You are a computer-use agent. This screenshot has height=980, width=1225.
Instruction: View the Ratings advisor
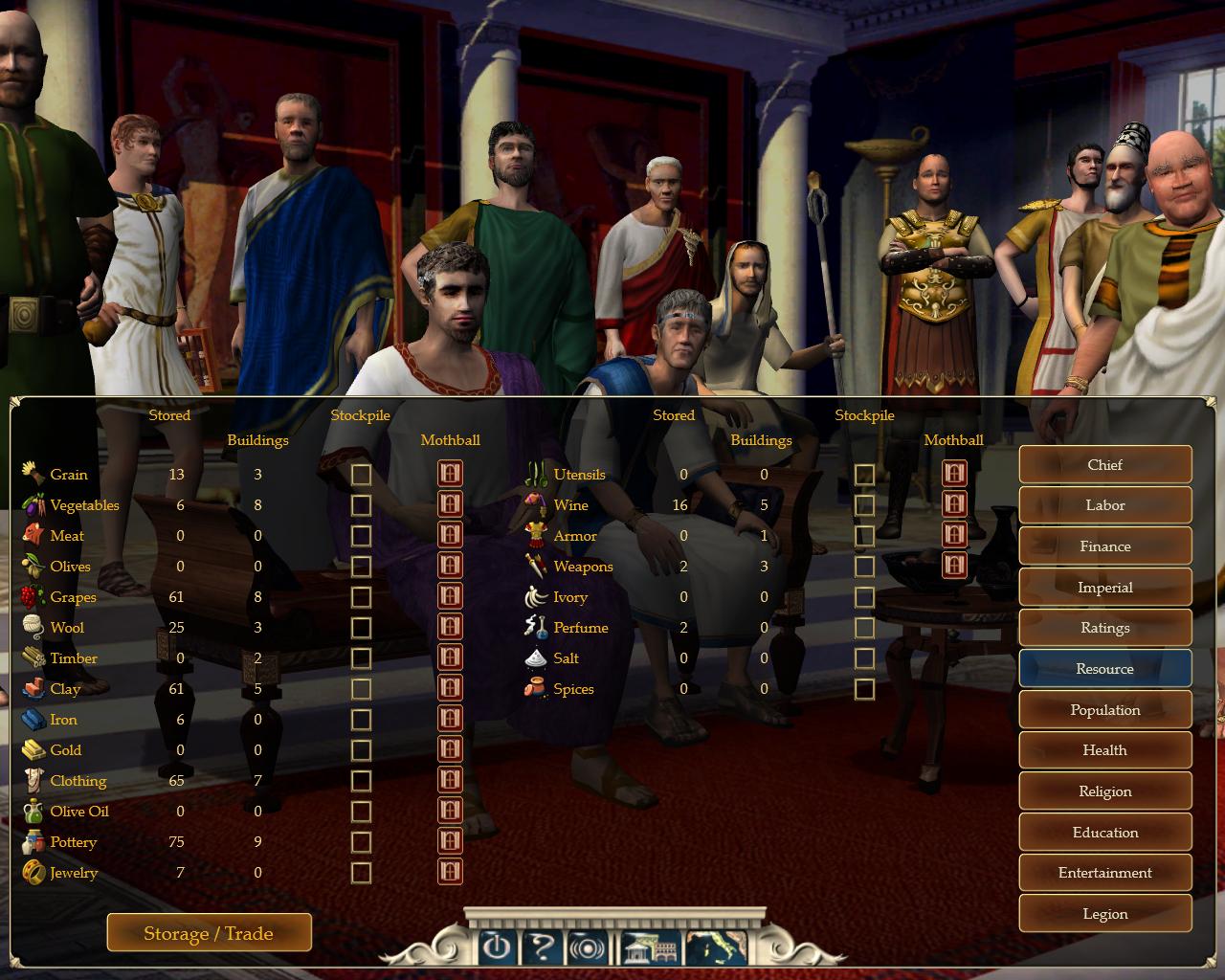click(1104, 628)
